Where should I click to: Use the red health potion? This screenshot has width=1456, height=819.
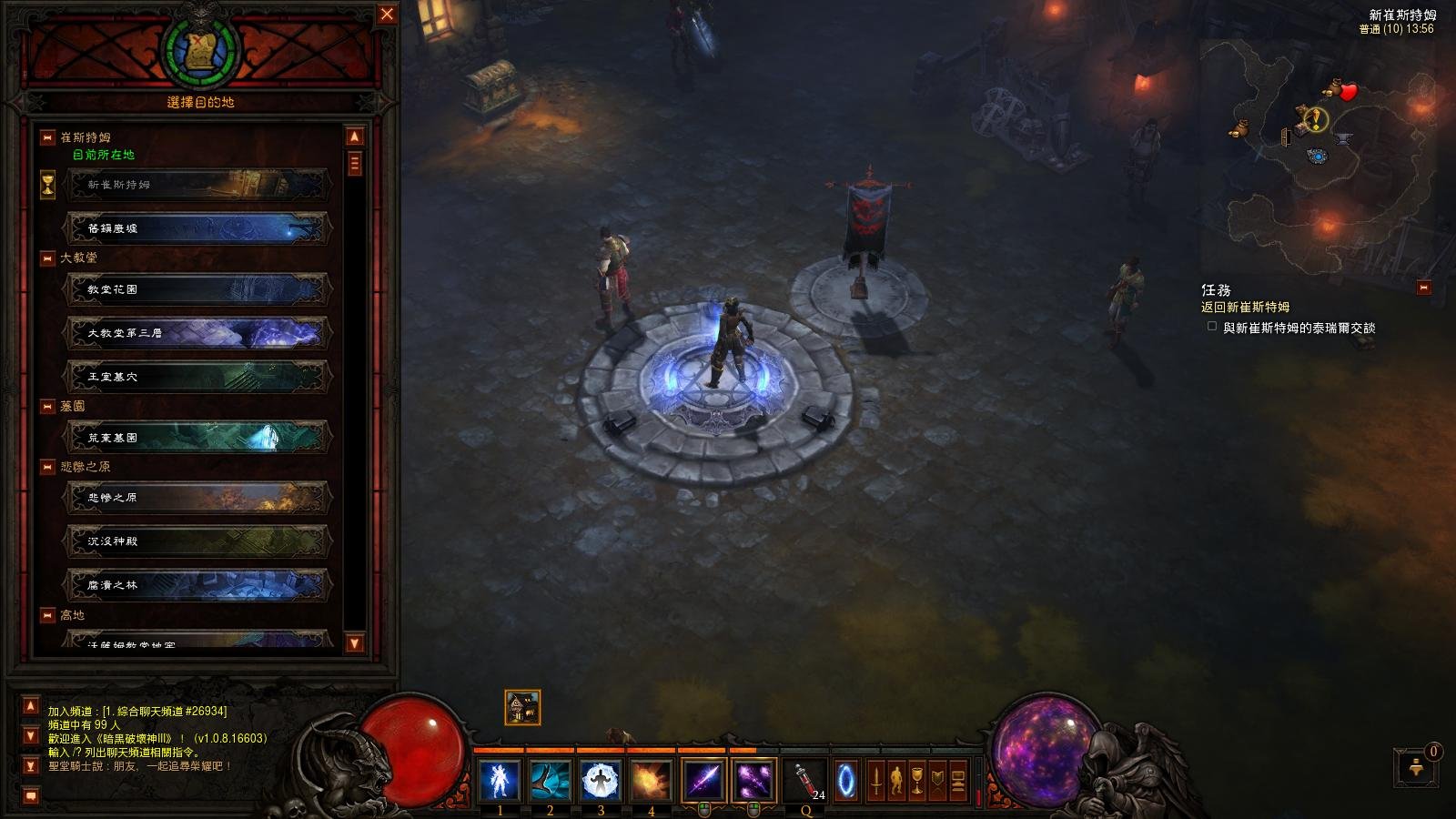805,781
